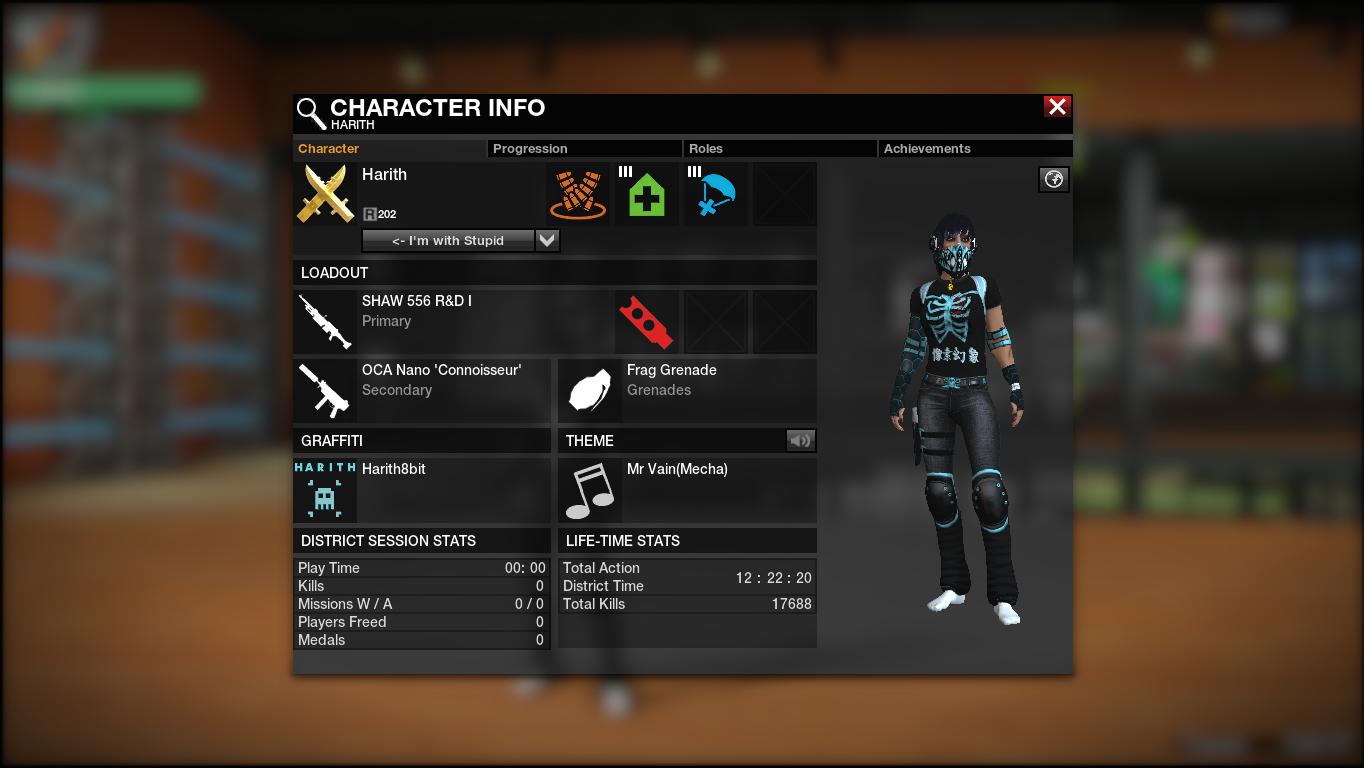This screenshot has width=1364, height=768.
Task: Click the gold crossed swords rank emblem
Action: click(326, 194)
